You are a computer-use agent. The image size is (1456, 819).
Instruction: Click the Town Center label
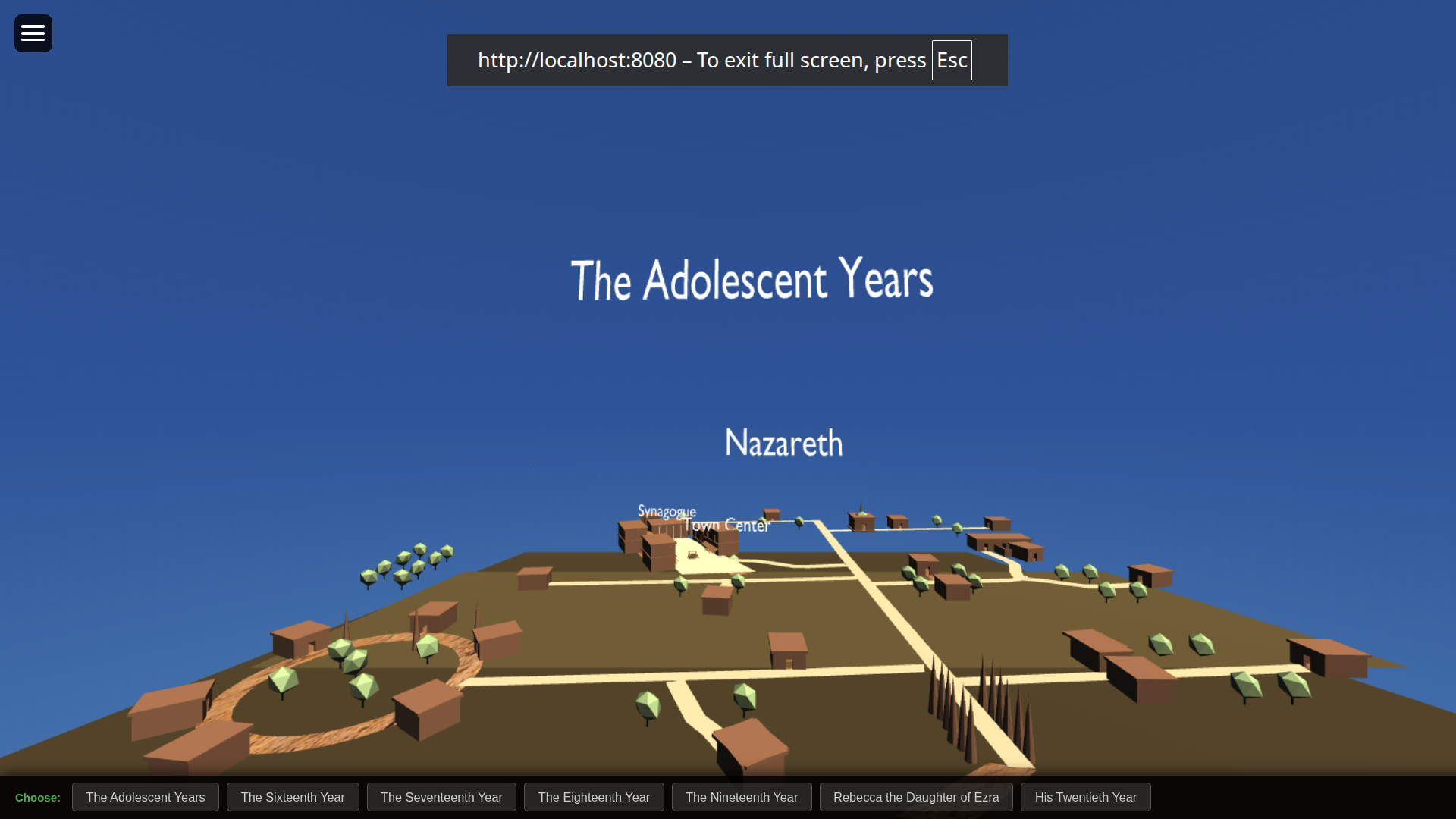726,526
